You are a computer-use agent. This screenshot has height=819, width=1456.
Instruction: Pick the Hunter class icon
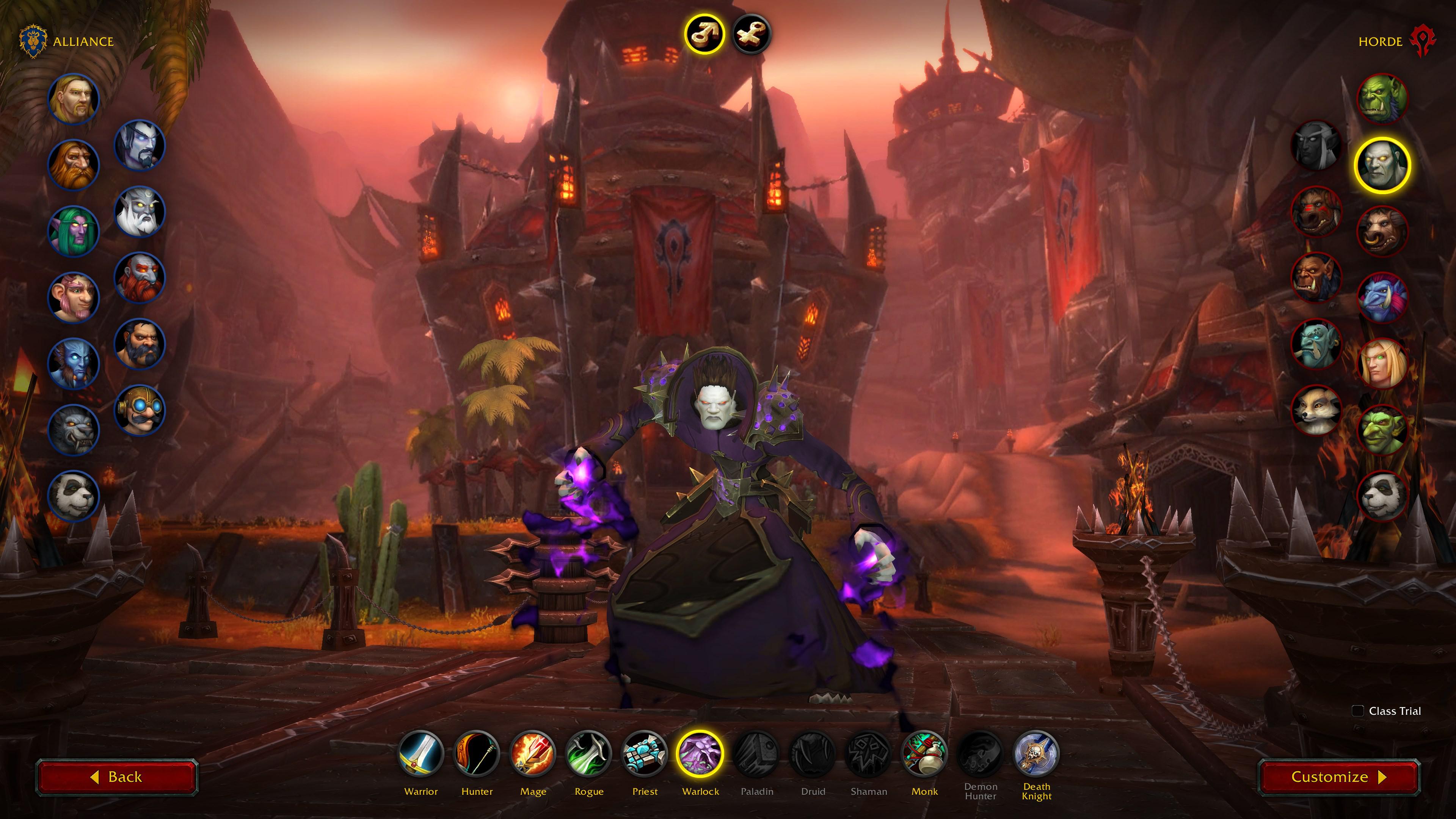(x=477, y=754)
